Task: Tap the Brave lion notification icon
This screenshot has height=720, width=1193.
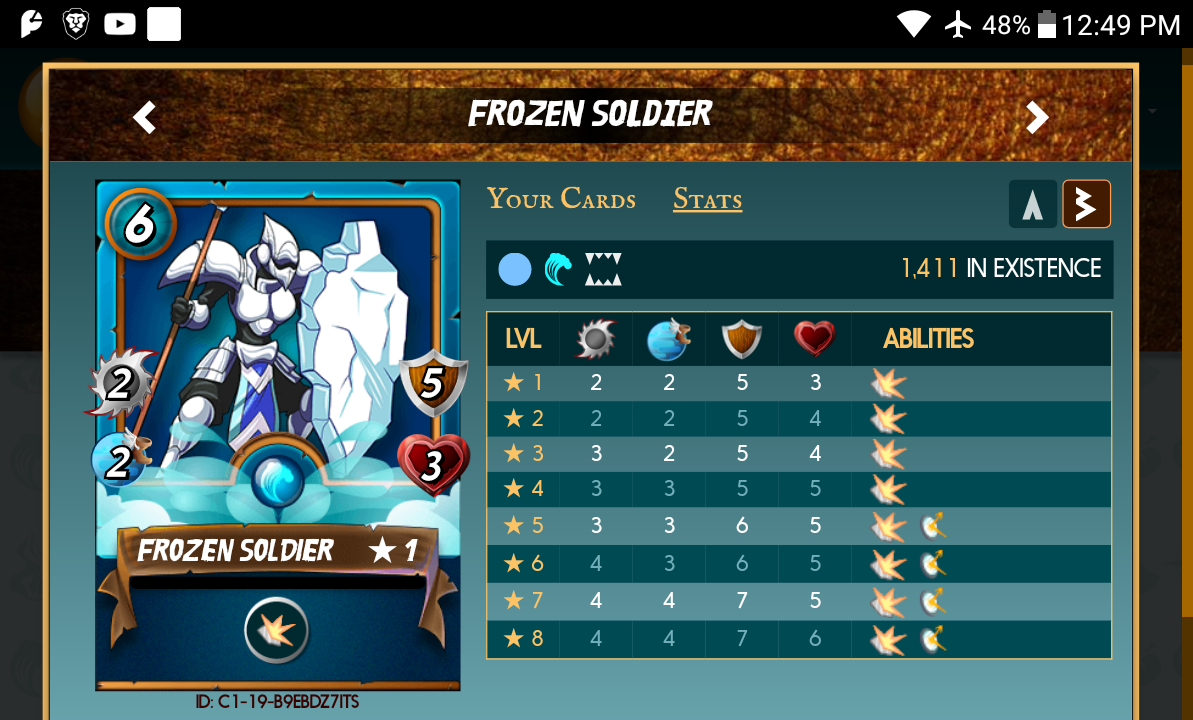Action: [76, 24]
